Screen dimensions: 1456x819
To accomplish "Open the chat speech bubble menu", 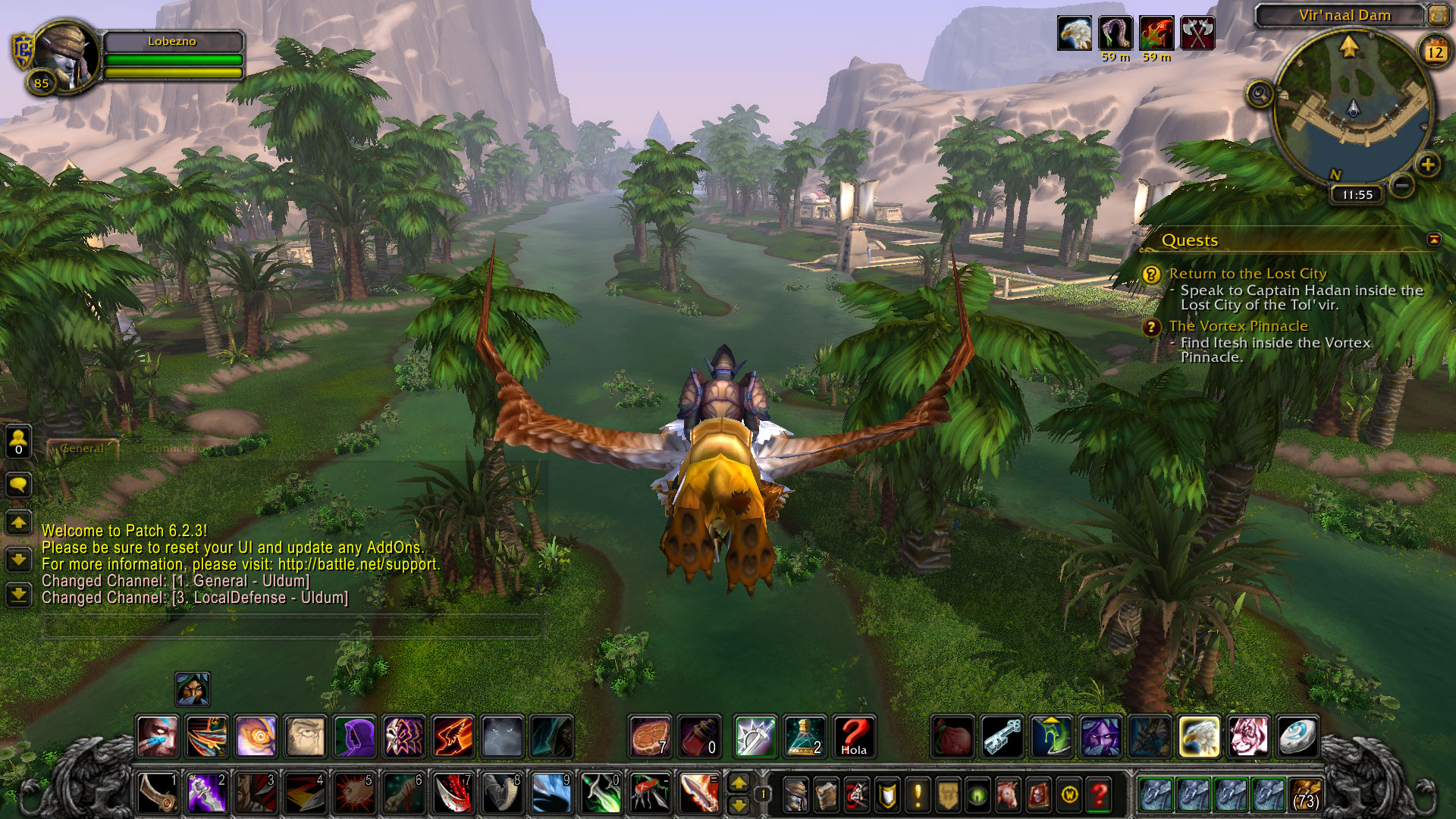I will [18, 484].
